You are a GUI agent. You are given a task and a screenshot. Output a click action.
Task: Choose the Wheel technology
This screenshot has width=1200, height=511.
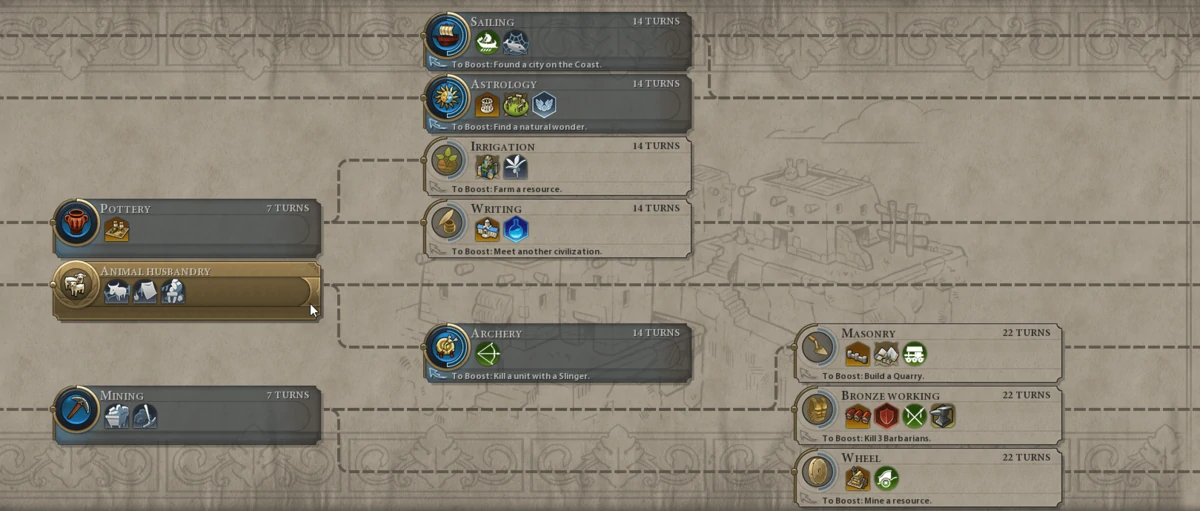click(930, 478)
